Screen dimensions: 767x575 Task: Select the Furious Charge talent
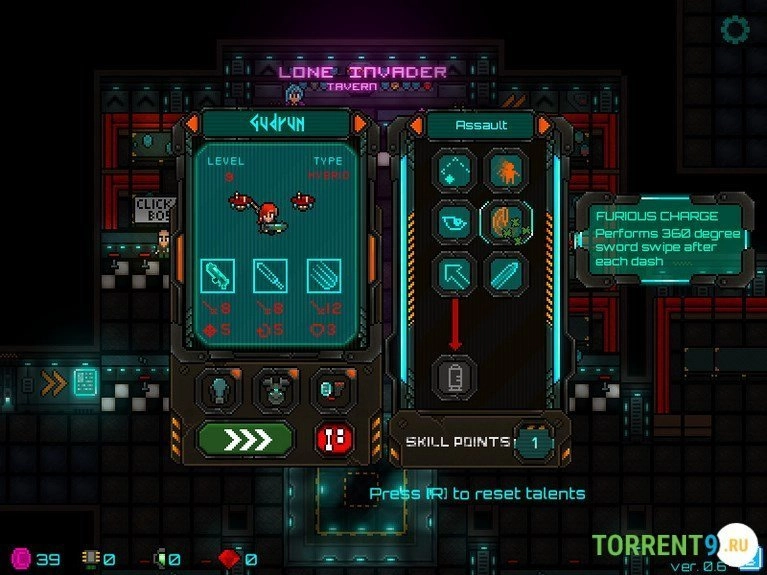click(x=505, y=222)
